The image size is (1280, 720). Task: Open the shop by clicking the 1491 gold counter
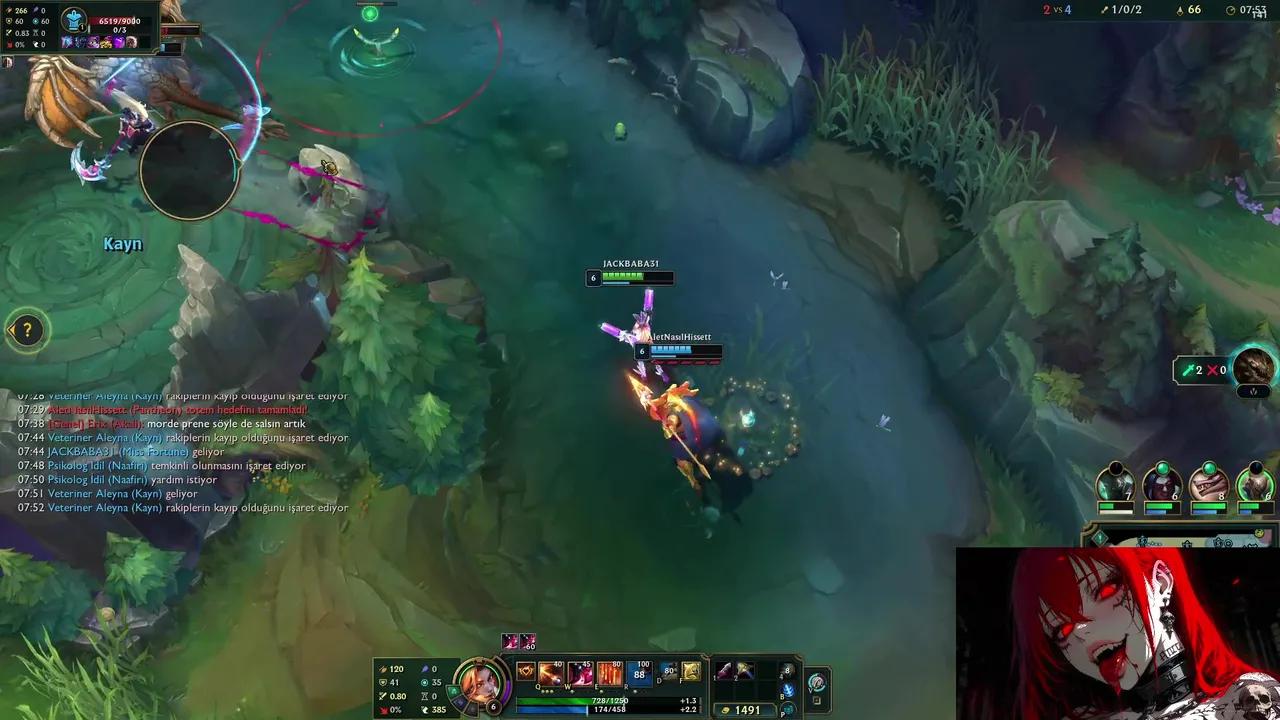(745, 709)
